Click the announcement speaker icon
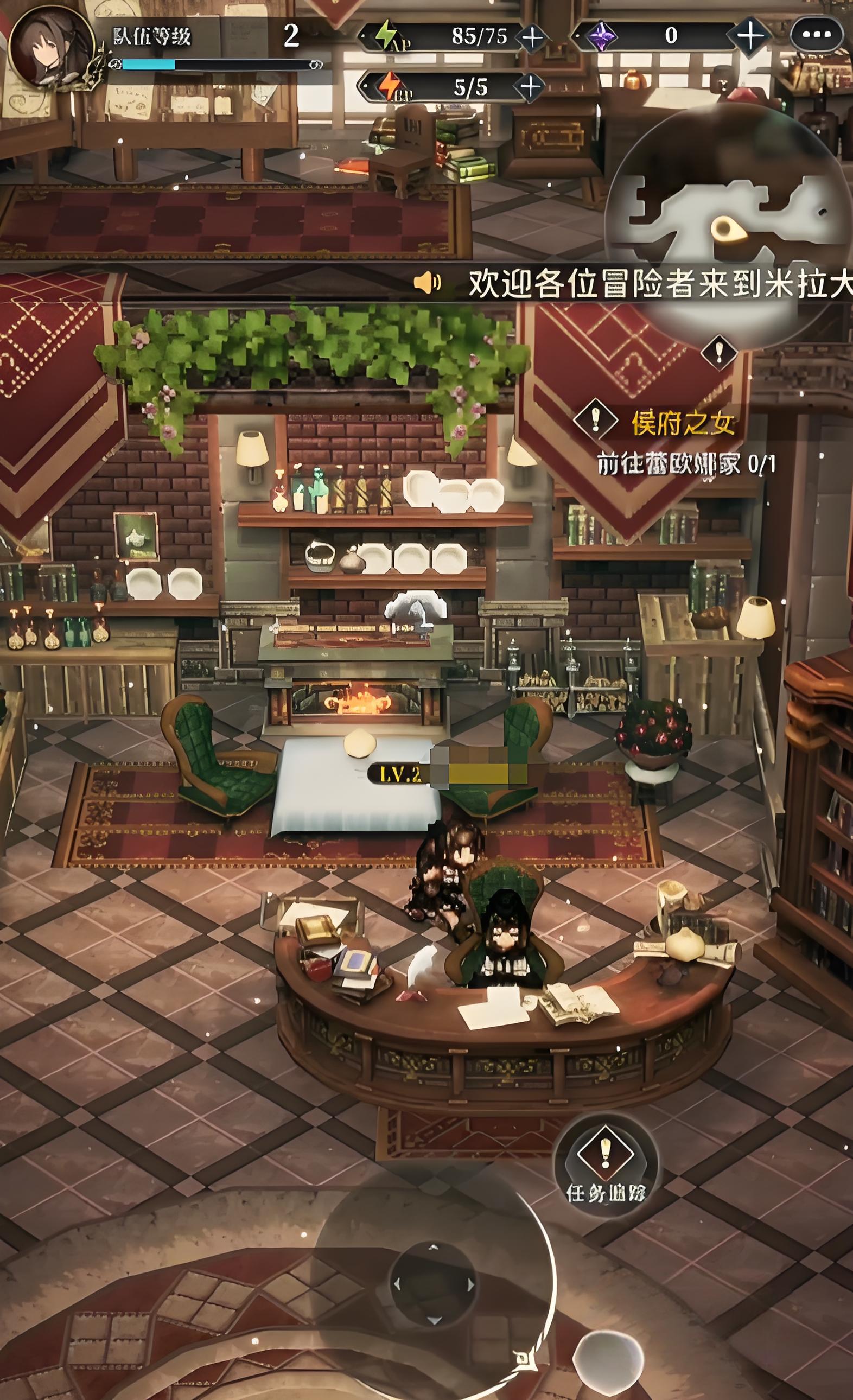Viewport: 853px width, 1400px height. pos(428,282)
